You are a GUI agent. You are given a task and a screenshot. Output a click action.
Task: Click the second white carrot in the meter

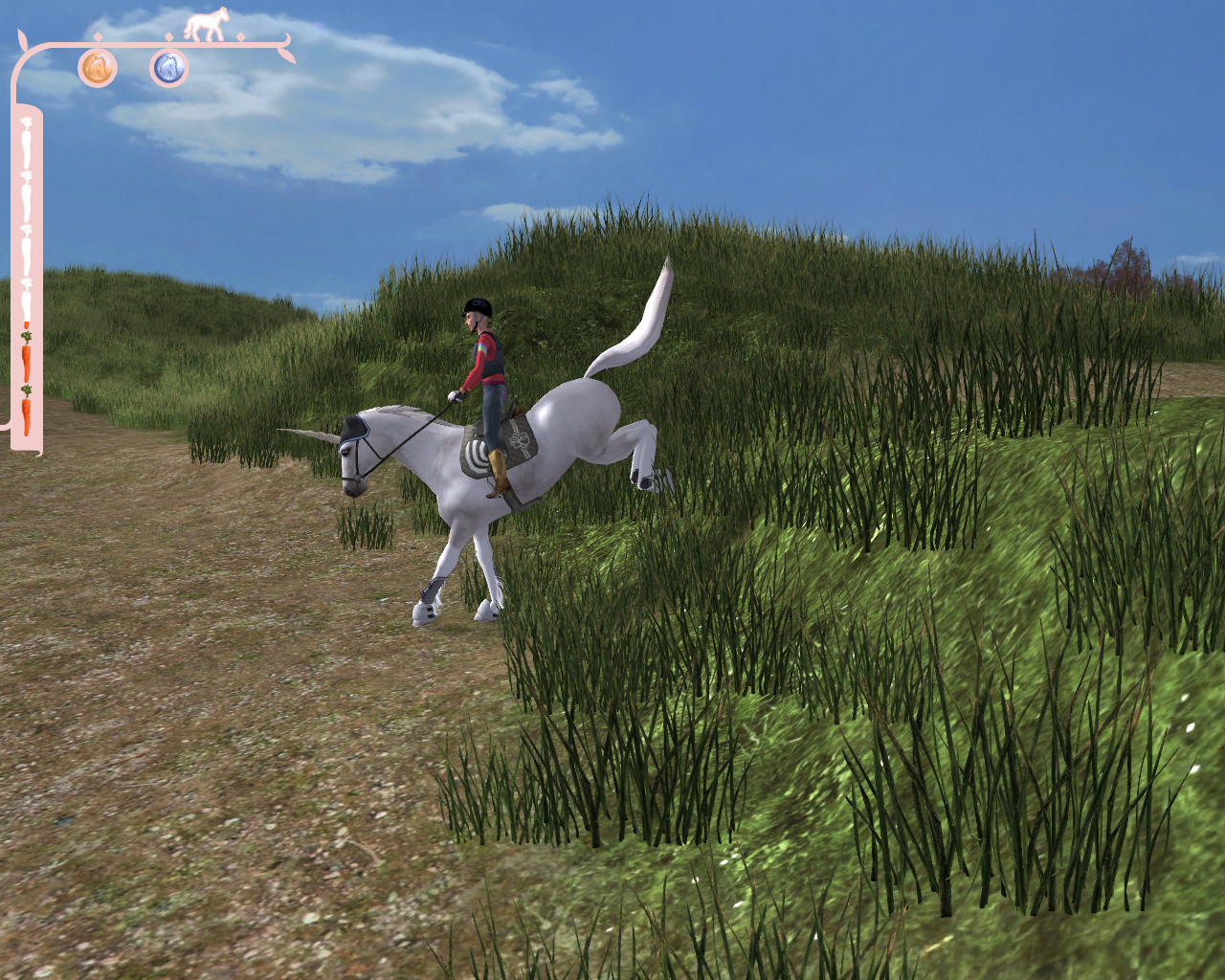(26, 196)
